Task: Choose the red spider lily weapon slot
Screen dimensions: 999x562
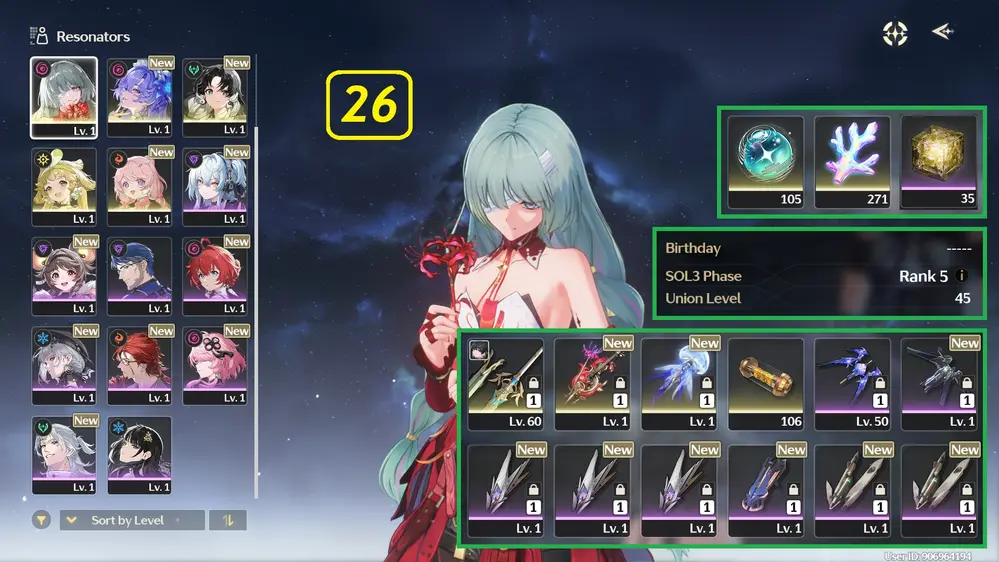Action: tap(592, 383)
